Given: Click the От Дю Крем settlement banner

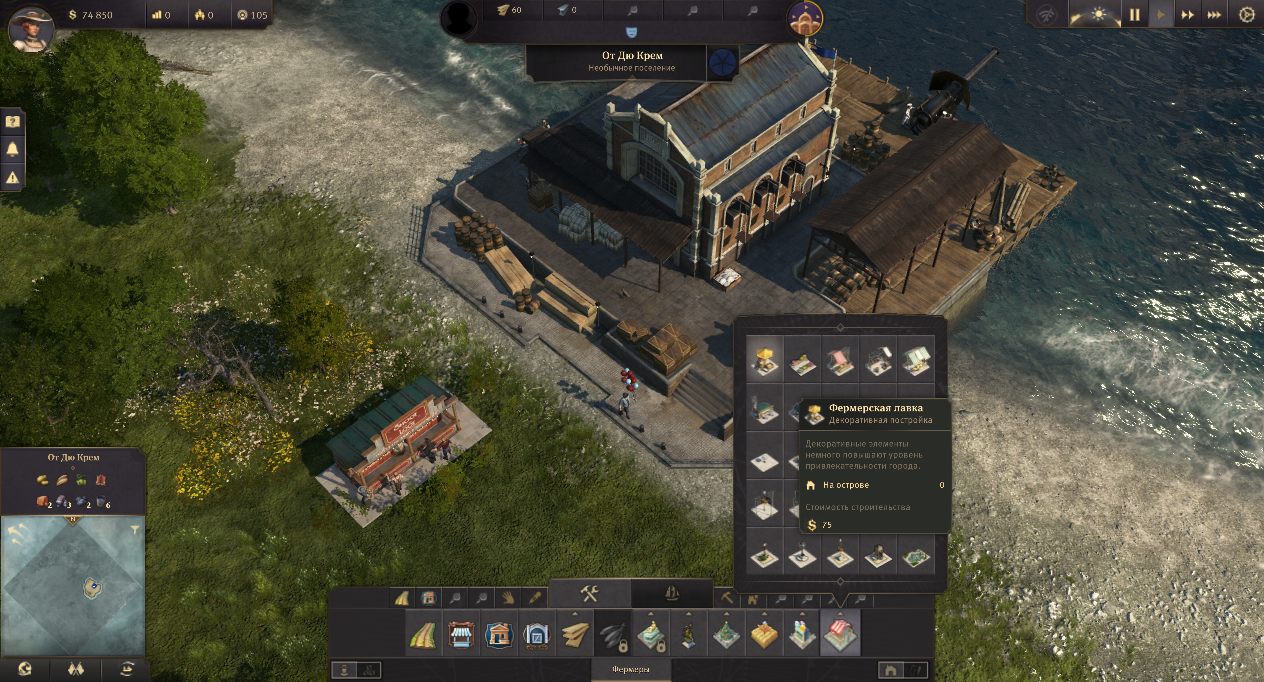Looking at the screenshot, I should click(630, 60).
